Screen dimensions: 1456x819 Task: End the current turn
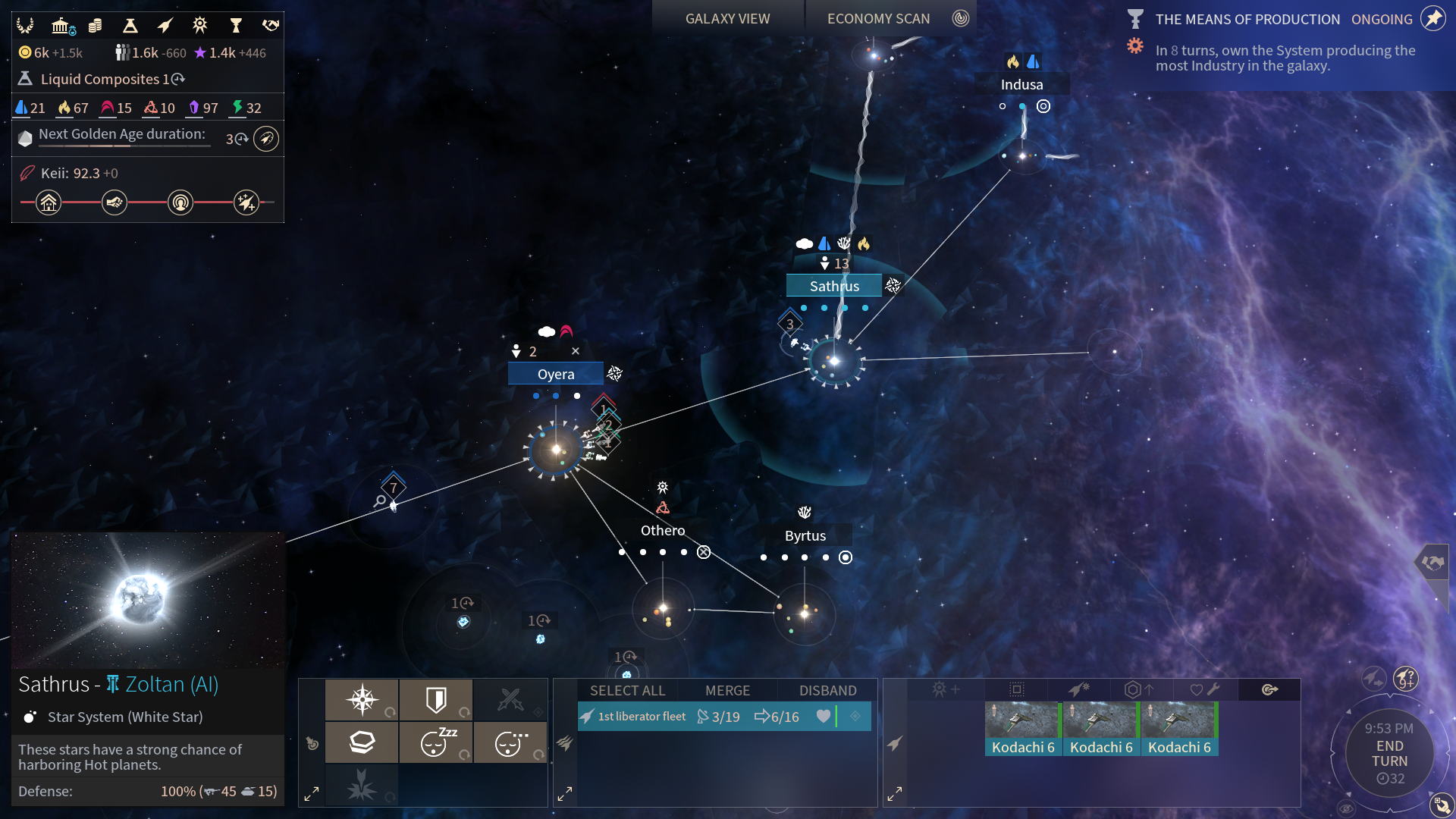click(x=1389, y=754)
